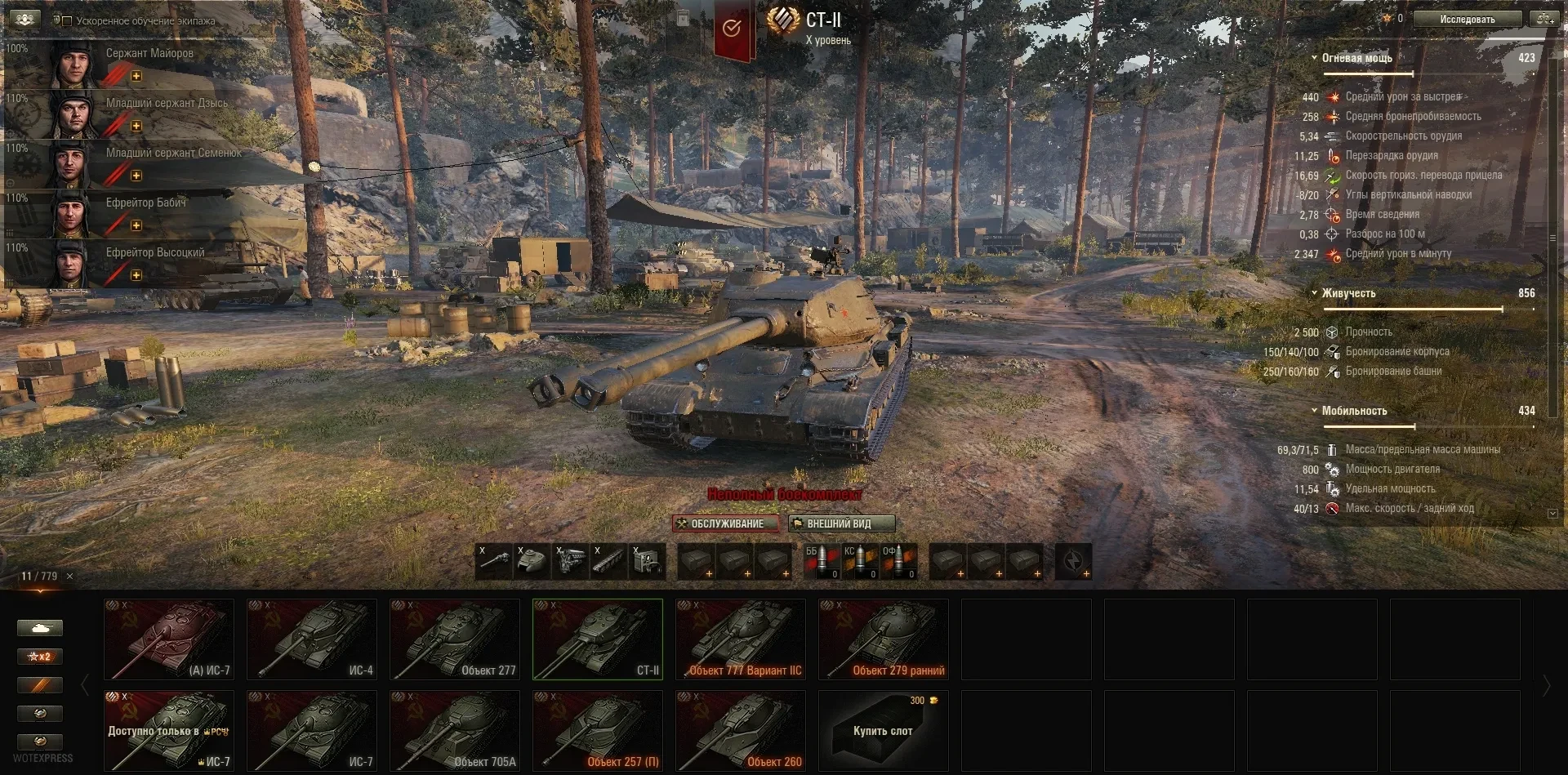
Task: Collapse the Огневая мощь stats section
Action: (1314, 58)
